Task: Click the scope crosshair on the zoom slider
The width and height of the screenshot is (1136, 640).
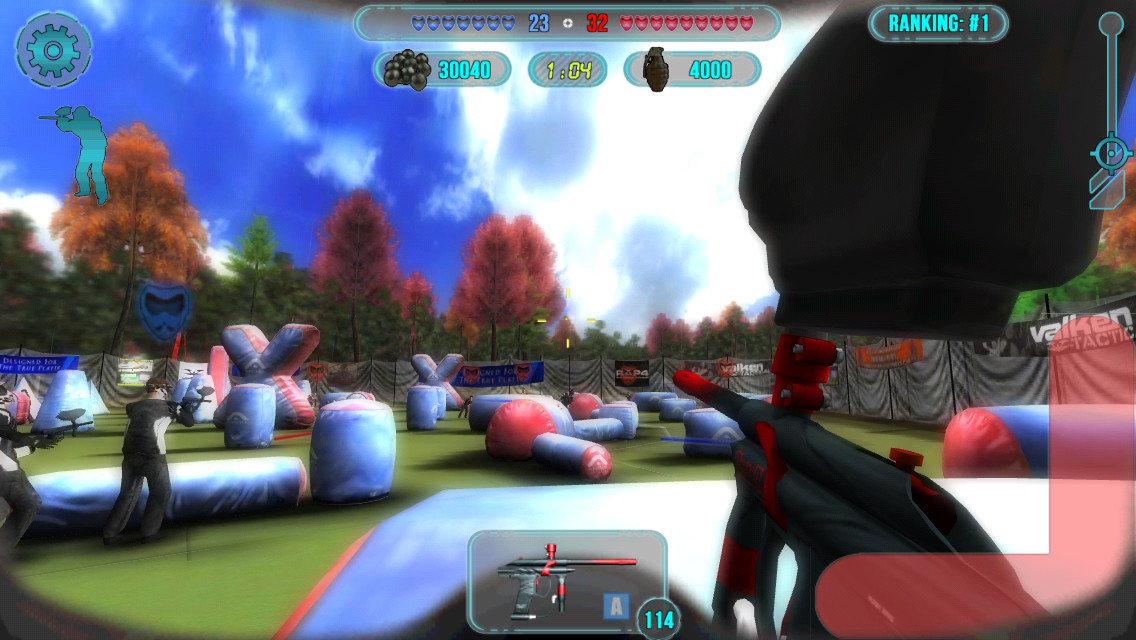Action: pos(1110,153)
